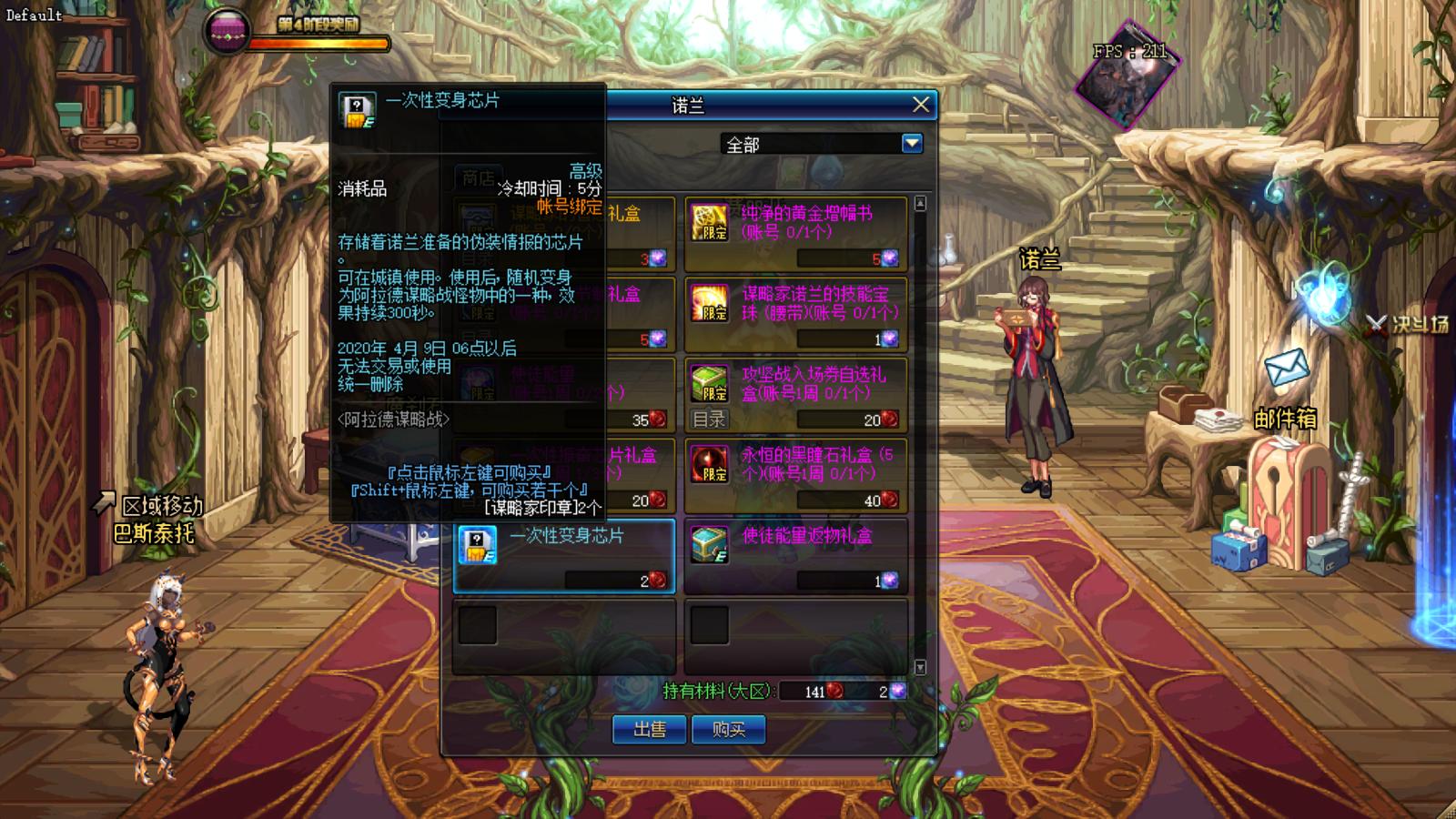
Task: Close the 诺兰 shop window
Action: pyautogui.click(x=921, y=106)
